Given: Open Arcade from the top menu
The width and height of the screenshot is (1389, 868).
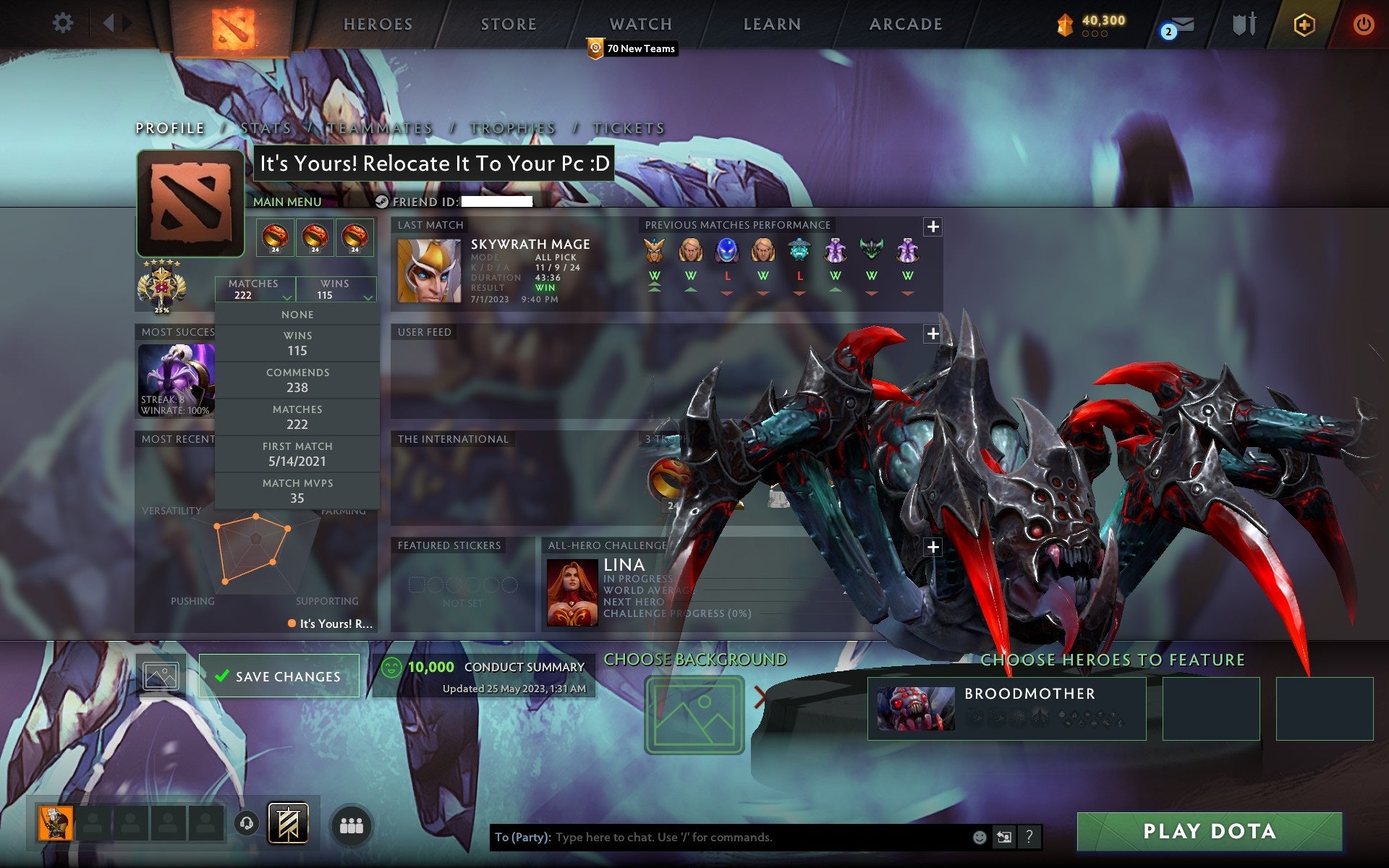Looking at the screenshot, I should [x=906, y=23].
